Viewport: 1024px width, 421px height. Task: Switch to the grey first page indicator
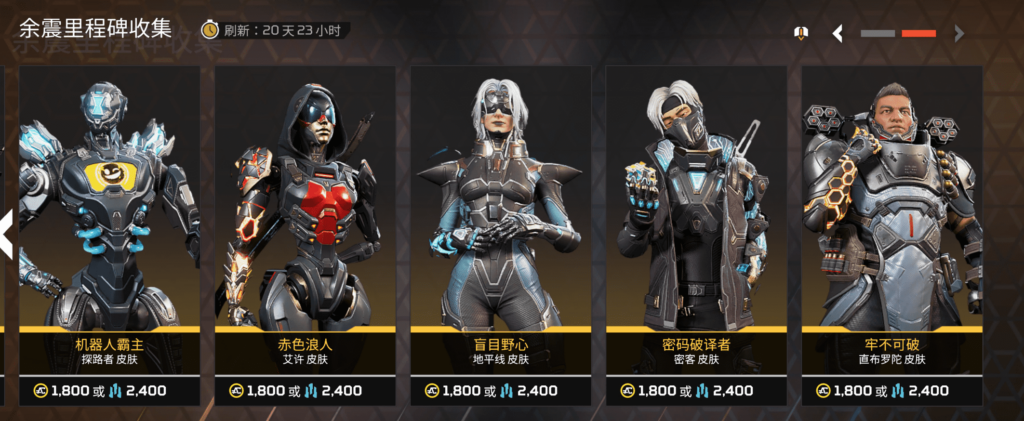pos(877,34)
